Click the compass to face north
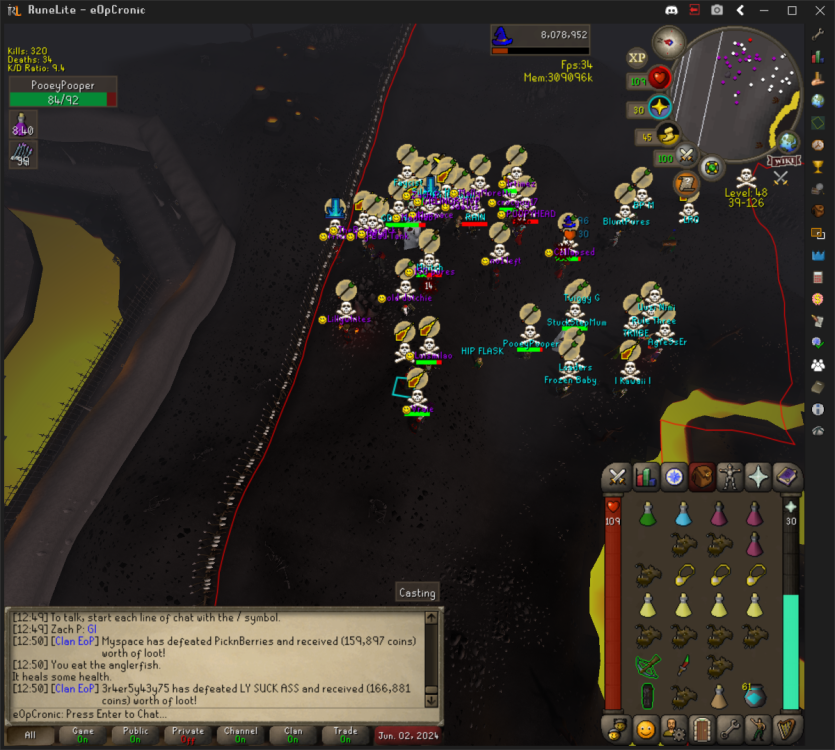The height and width of the screenshot is (750, 835). click(668, 42)
